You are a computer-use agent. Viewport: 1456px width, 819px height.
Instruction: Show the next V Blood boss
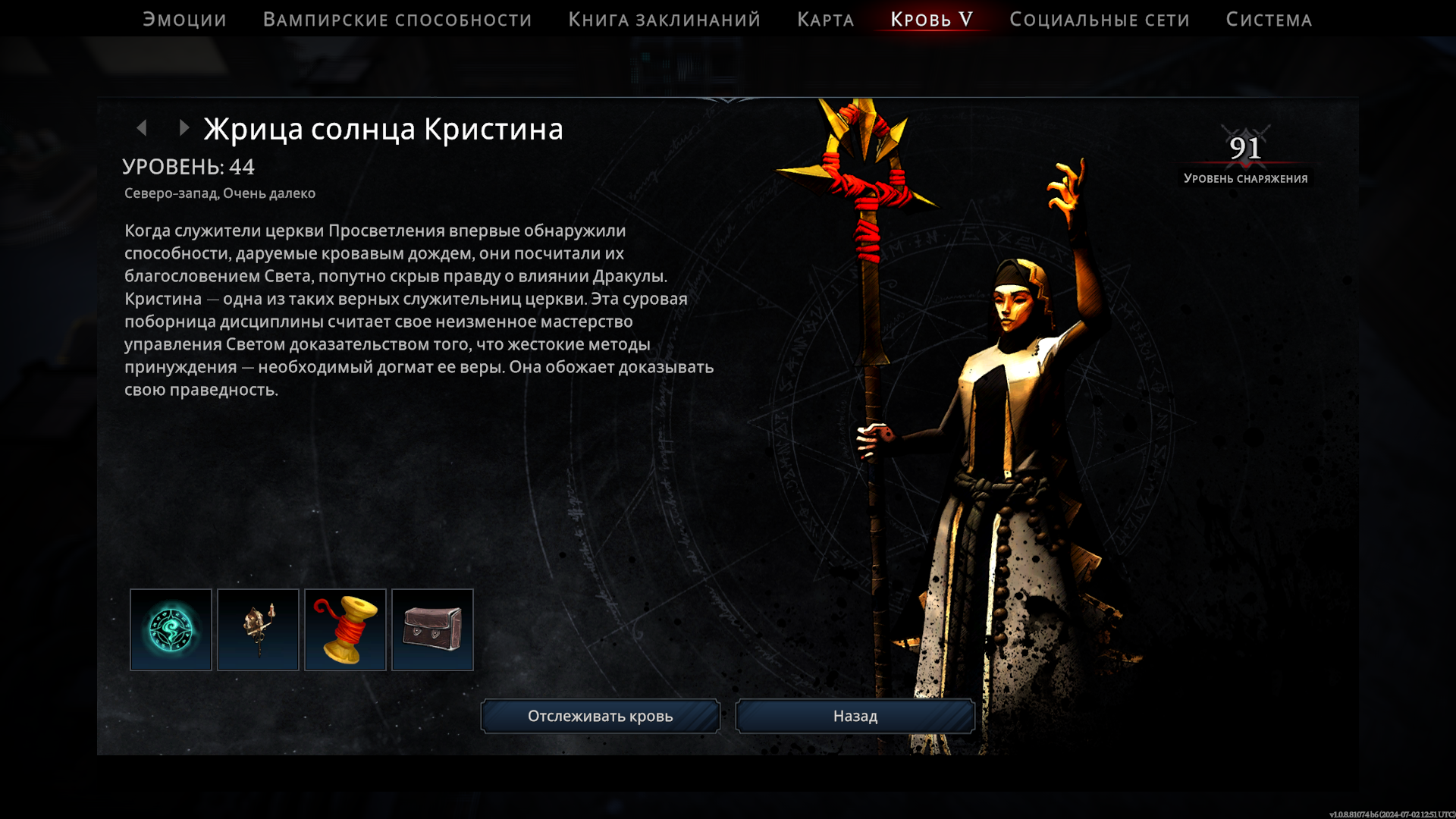[x=184, y=128]
